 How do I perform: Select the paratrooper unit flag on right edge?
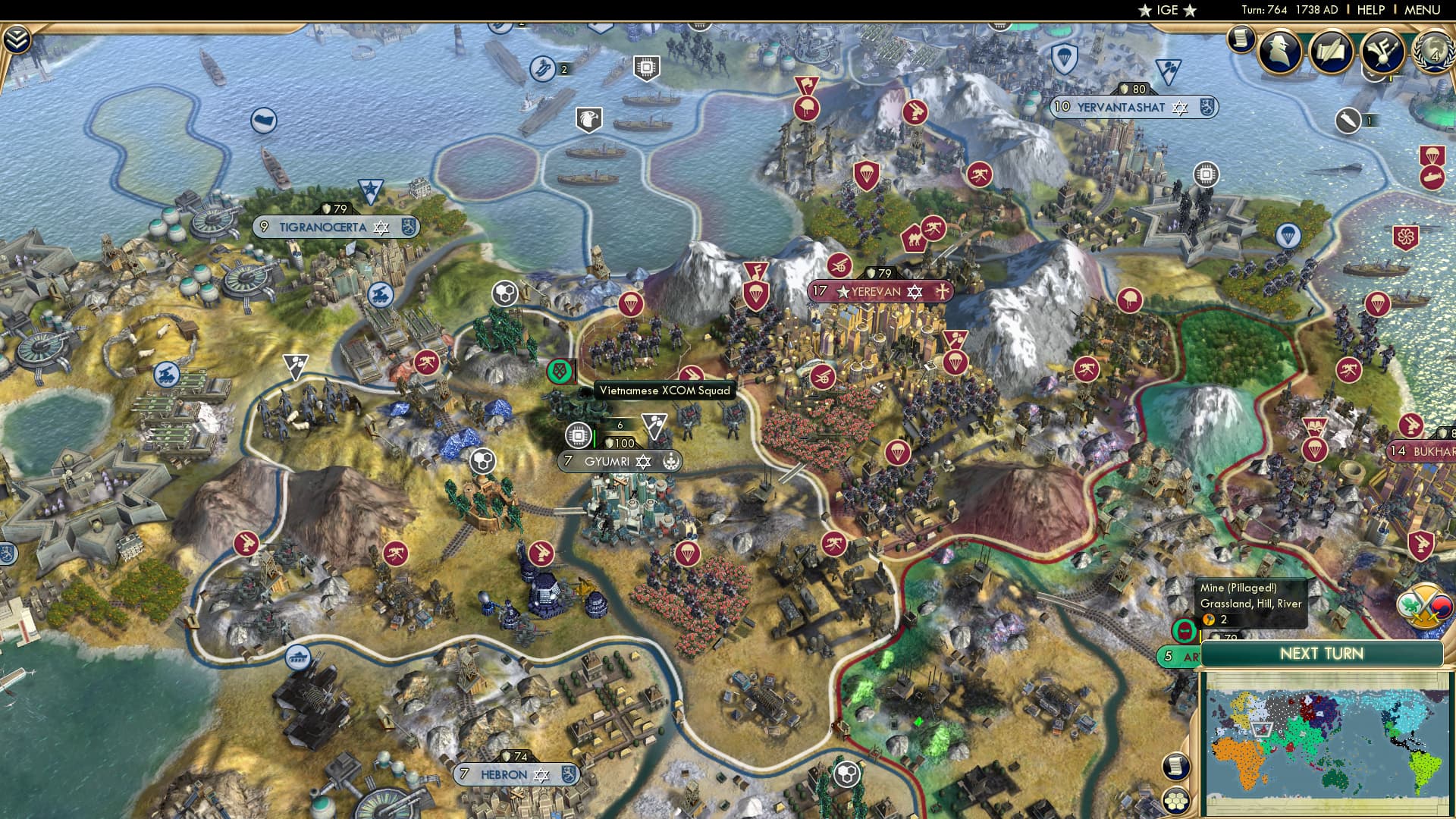(1432, 156)
